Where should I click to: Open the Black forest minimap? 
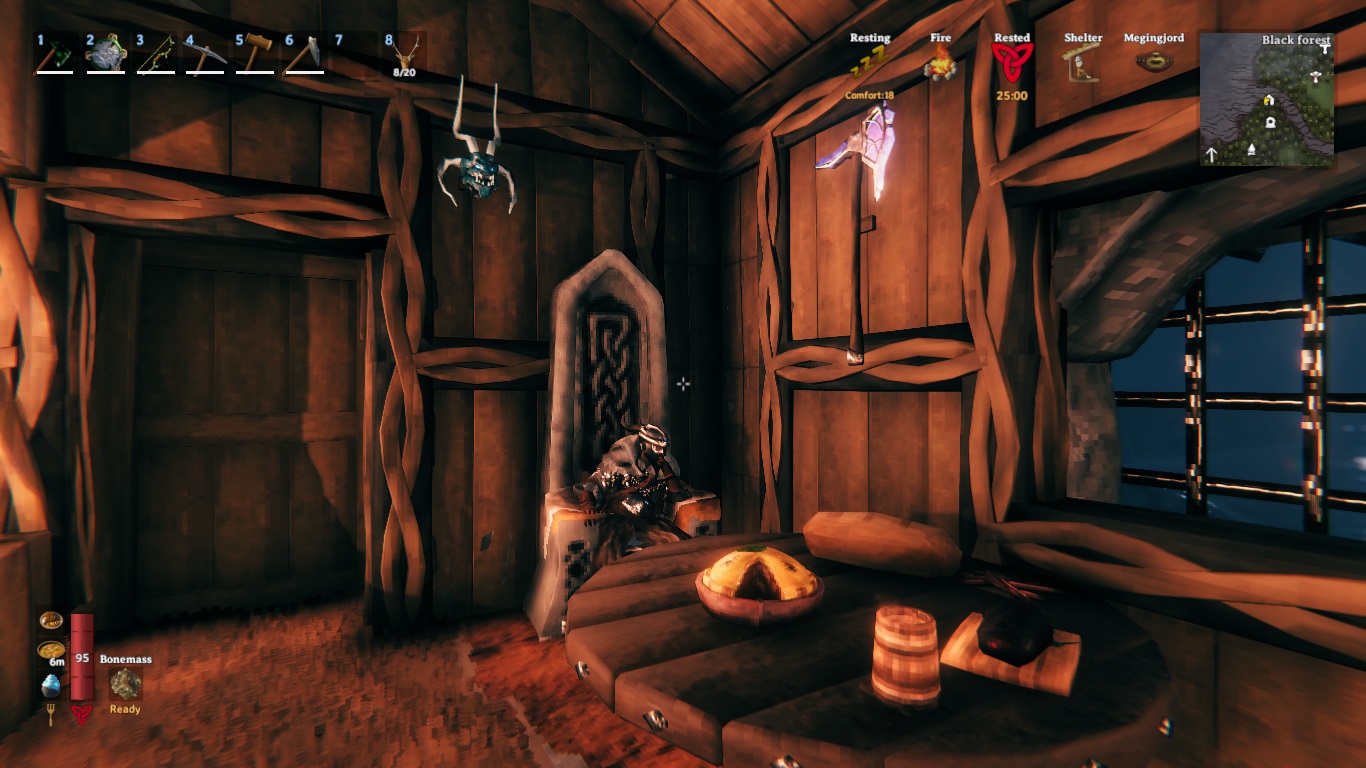tap(1266, 99)
